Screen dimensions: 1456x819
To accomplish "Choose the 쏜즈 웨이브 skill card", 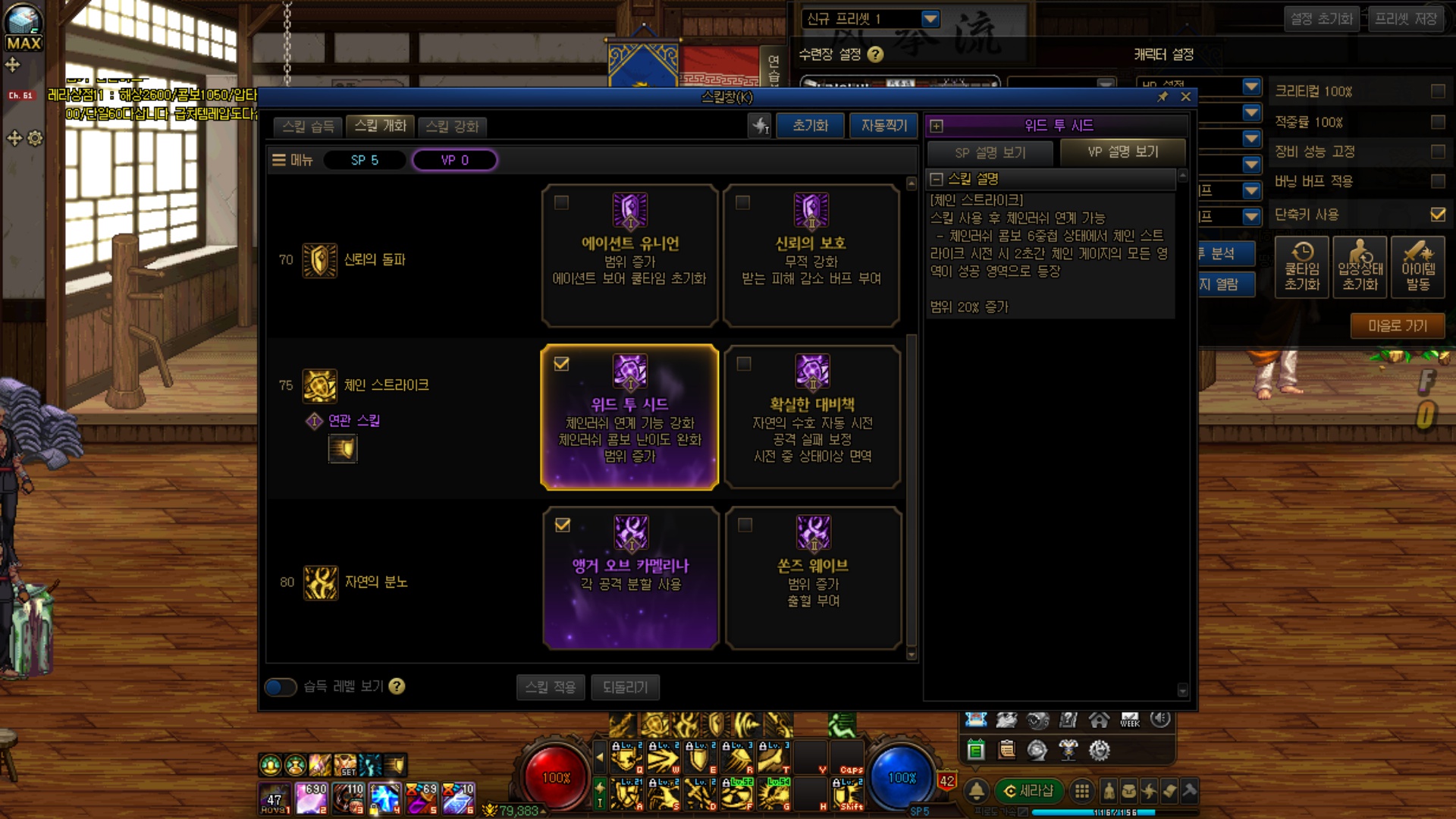I will coord(813,578).
